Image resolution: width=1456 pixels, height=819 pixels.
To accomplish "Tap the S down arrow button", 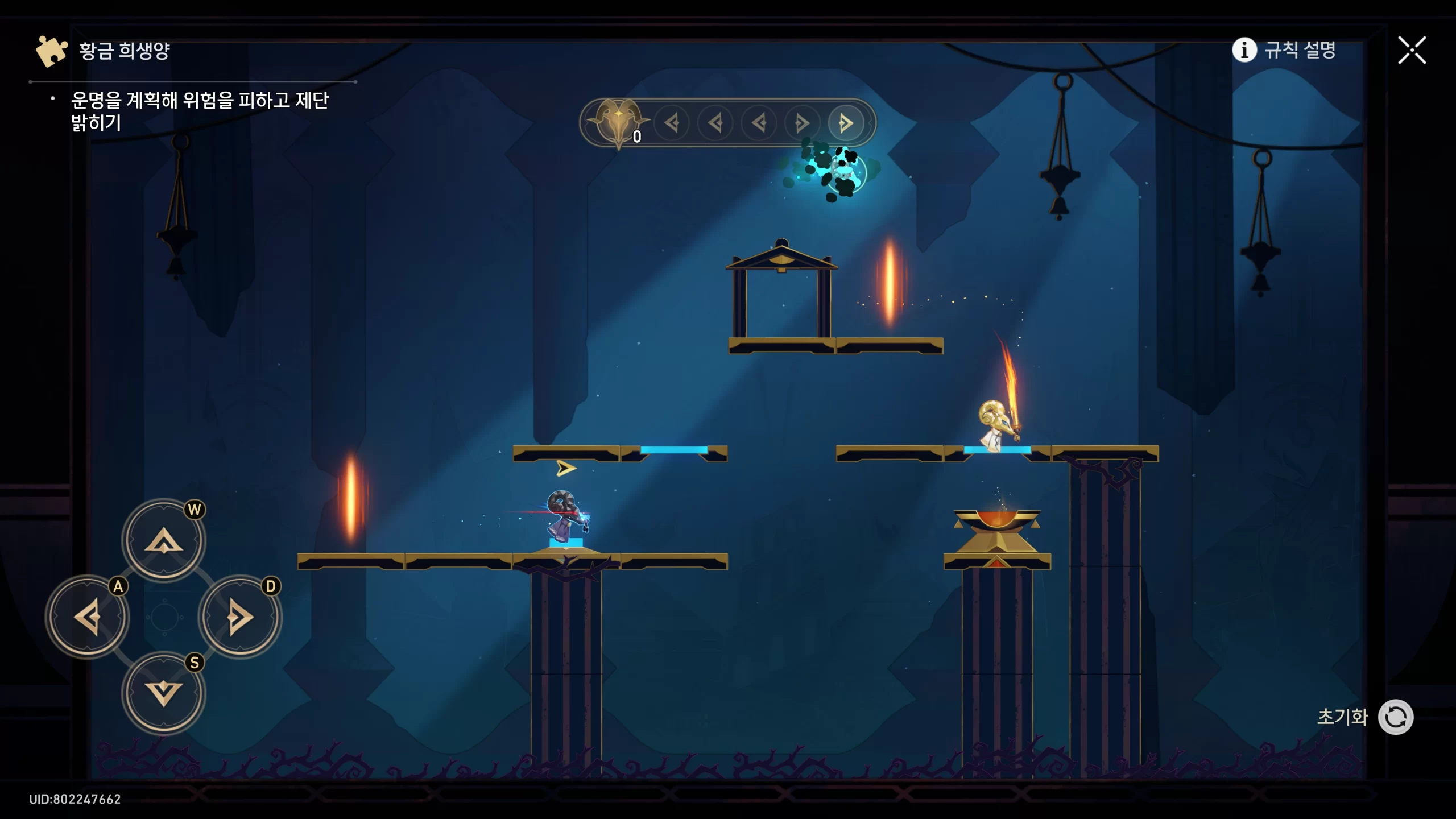I will click(164, 693).
